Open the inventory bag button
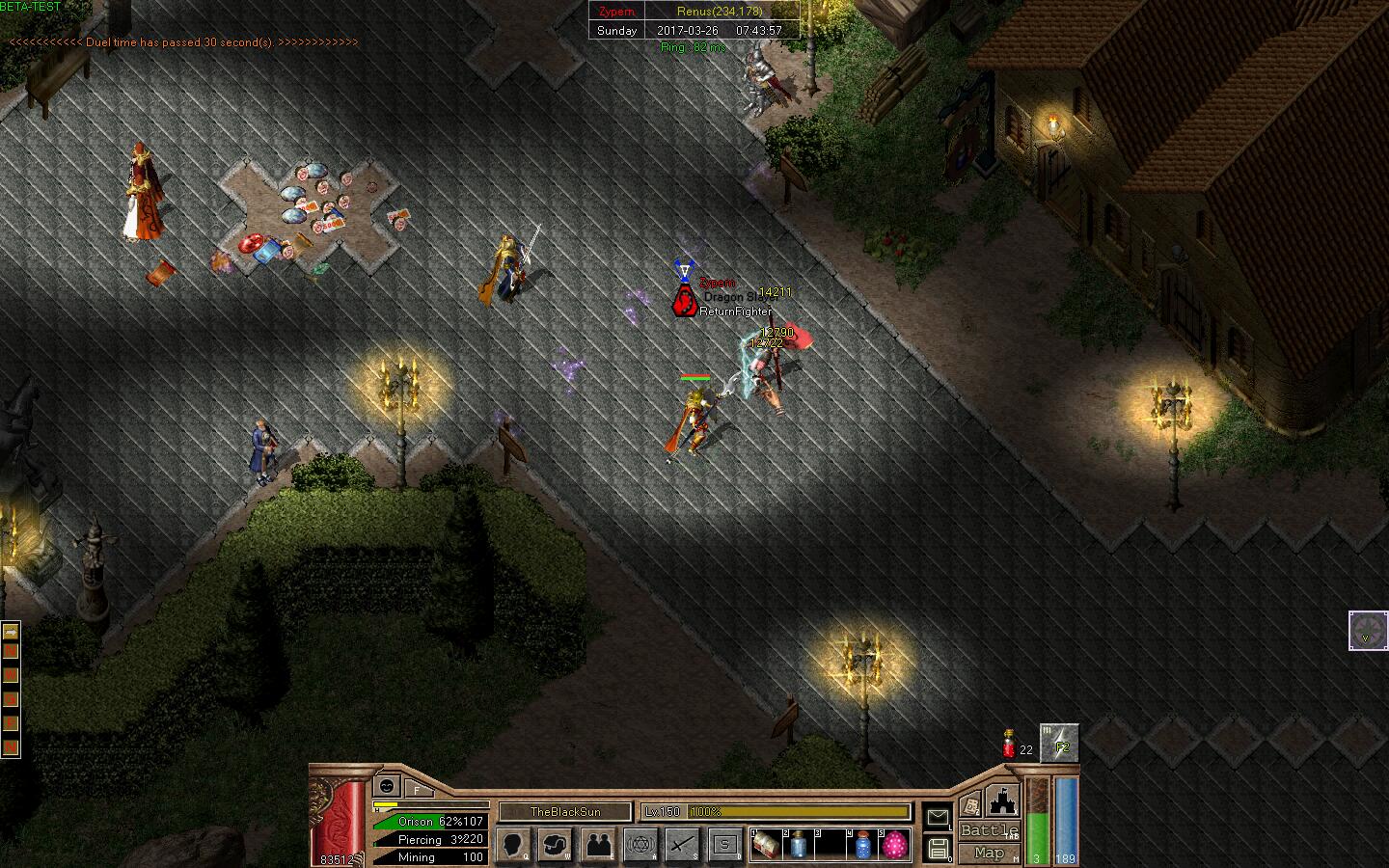1389x868 pixels. (556, 844)
